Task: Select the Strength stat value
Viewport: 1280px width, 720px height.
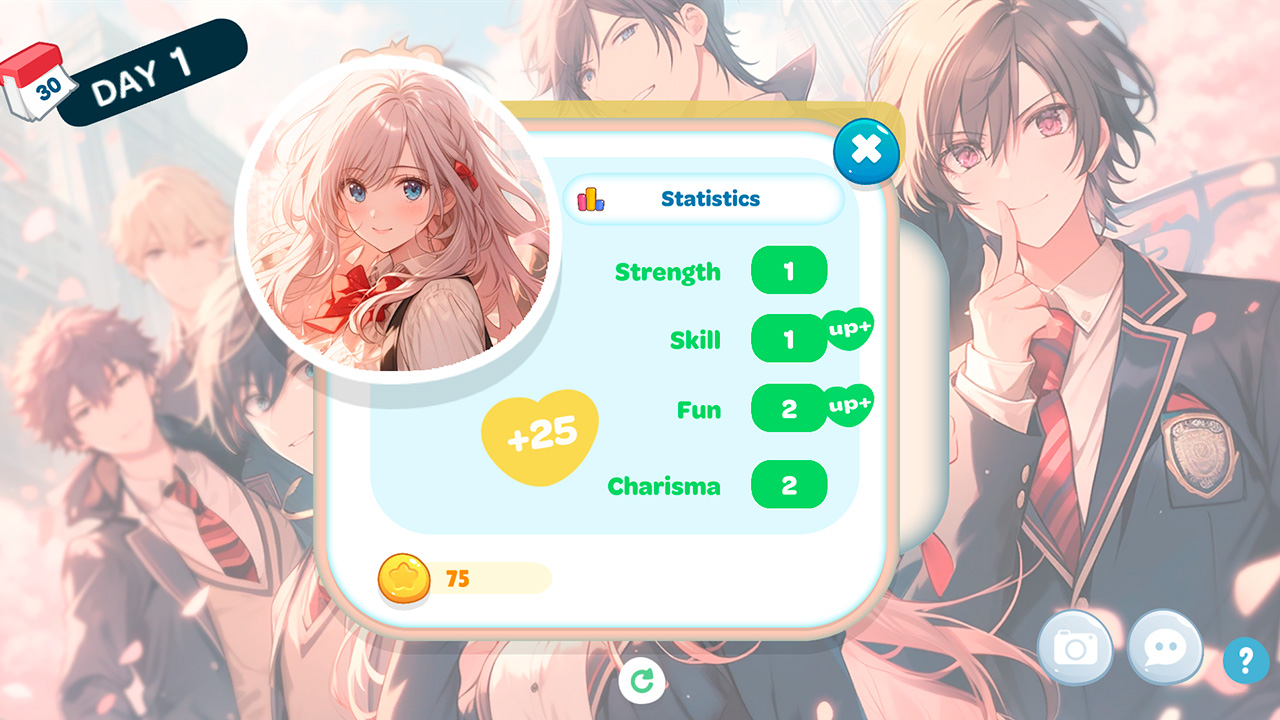Action: (x=789, y=271)
